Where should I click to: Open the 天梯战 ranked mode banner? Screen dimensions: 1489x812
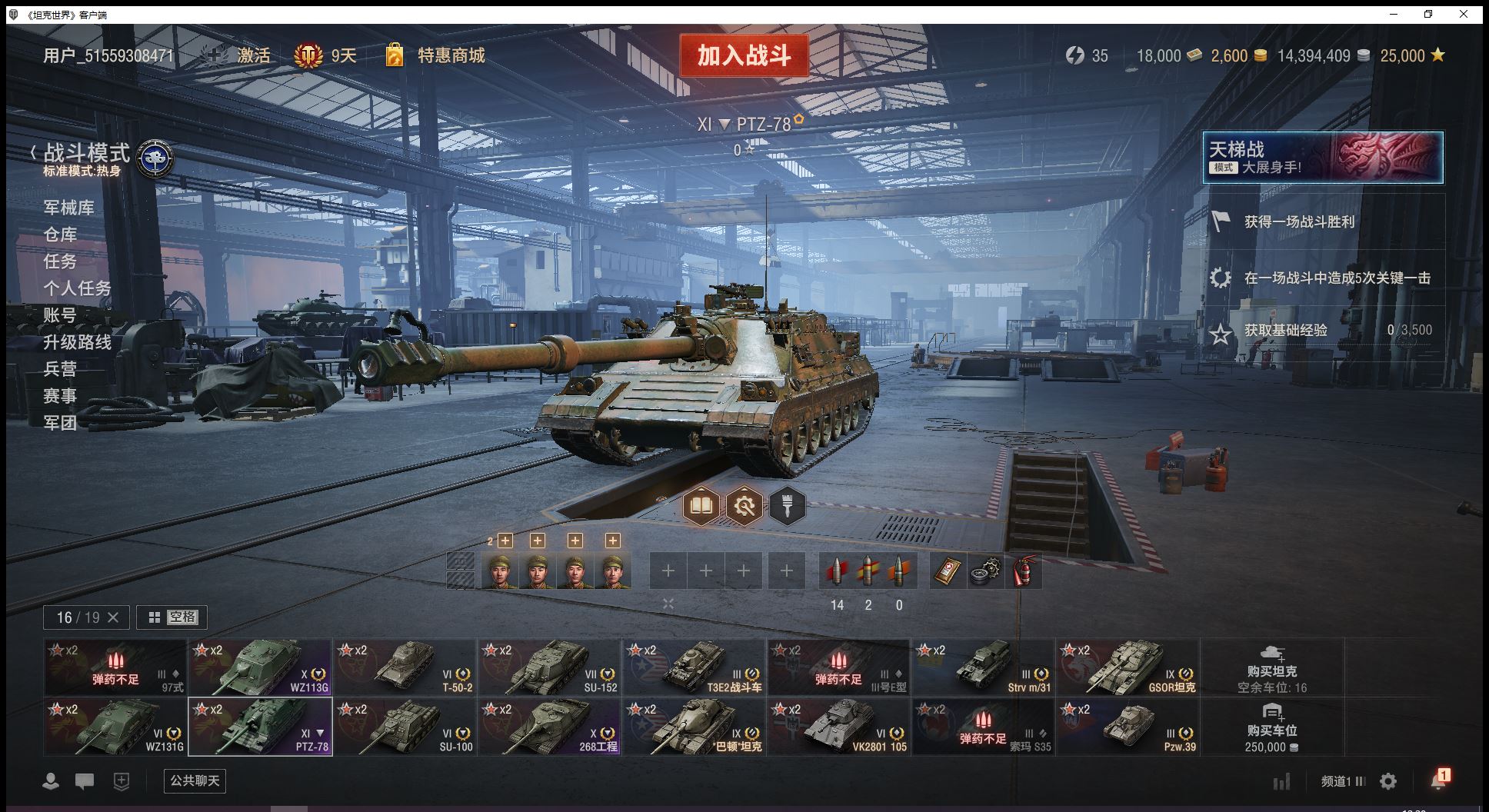coord(1323,158)
